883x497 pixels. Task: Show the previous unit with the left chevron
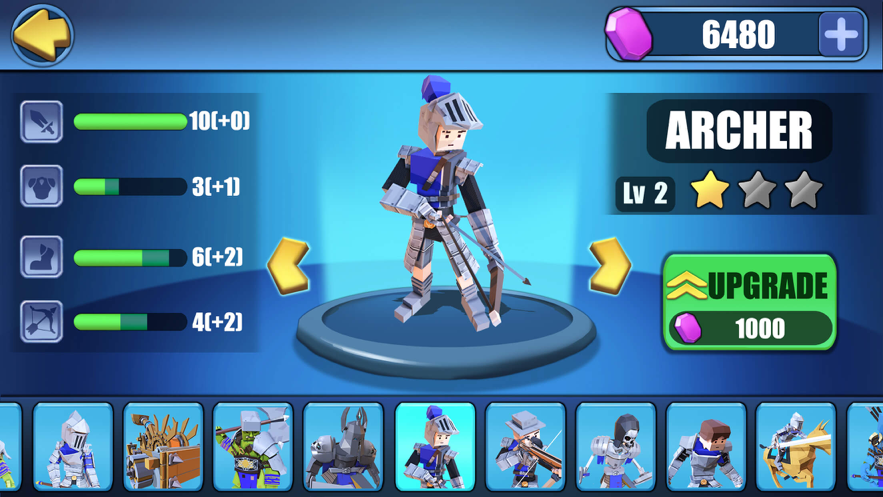tap(289, 266)
